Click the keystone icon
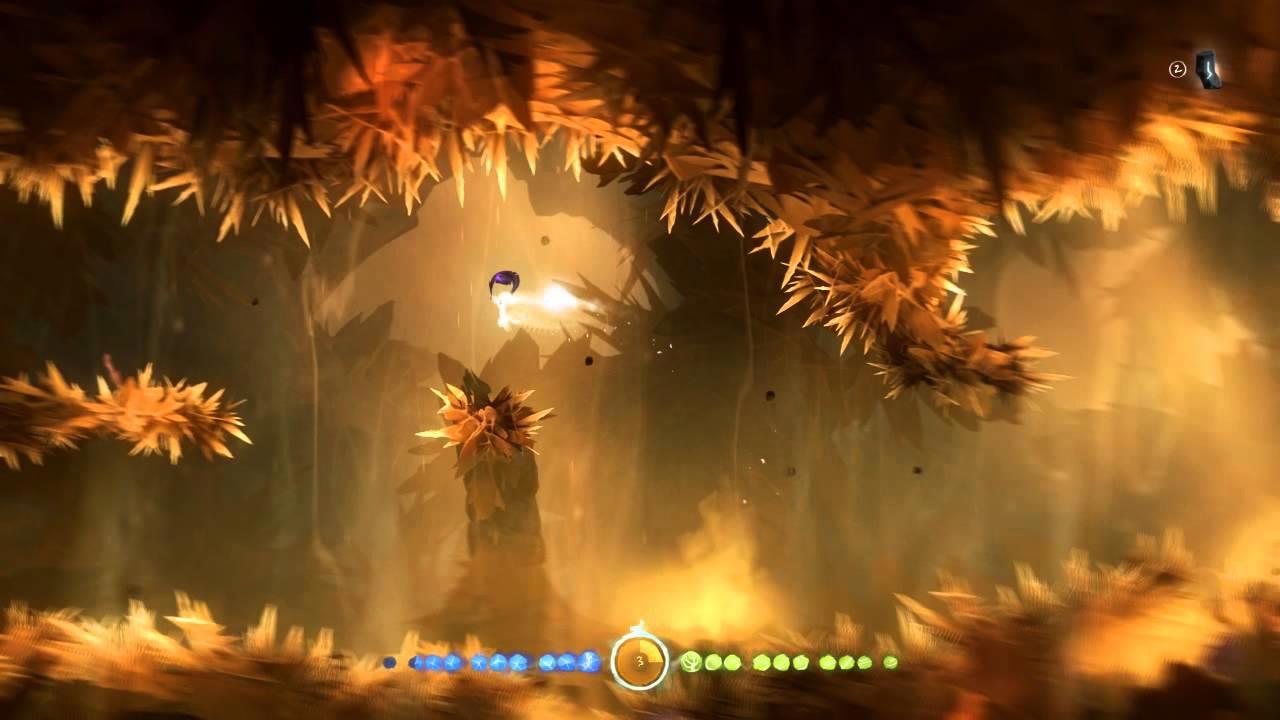1280x720 pixels. point(1208,70)
